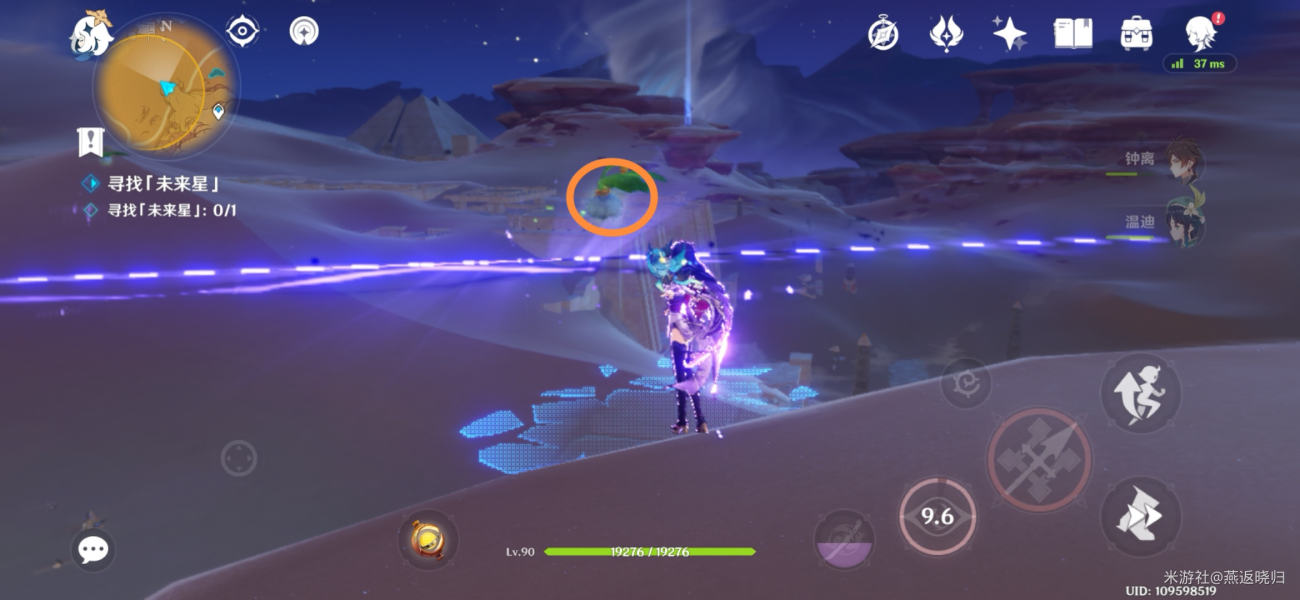Open the chat speech bubble
Viewport: 1300px width, 600px height.
(x=93, y=549)
